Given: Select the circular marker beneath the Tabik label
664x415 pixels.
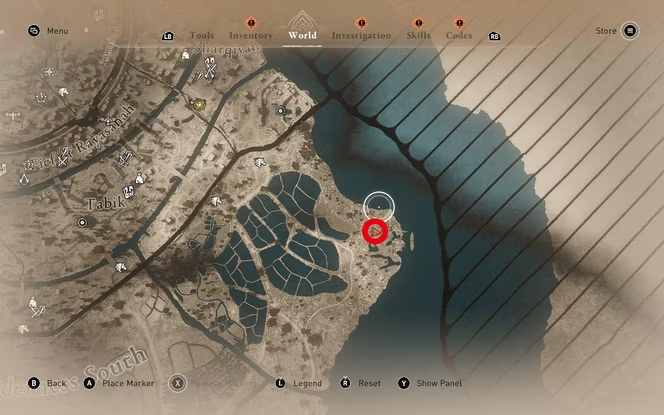Looking at the screenshot, I should click(x=82, y=222).
